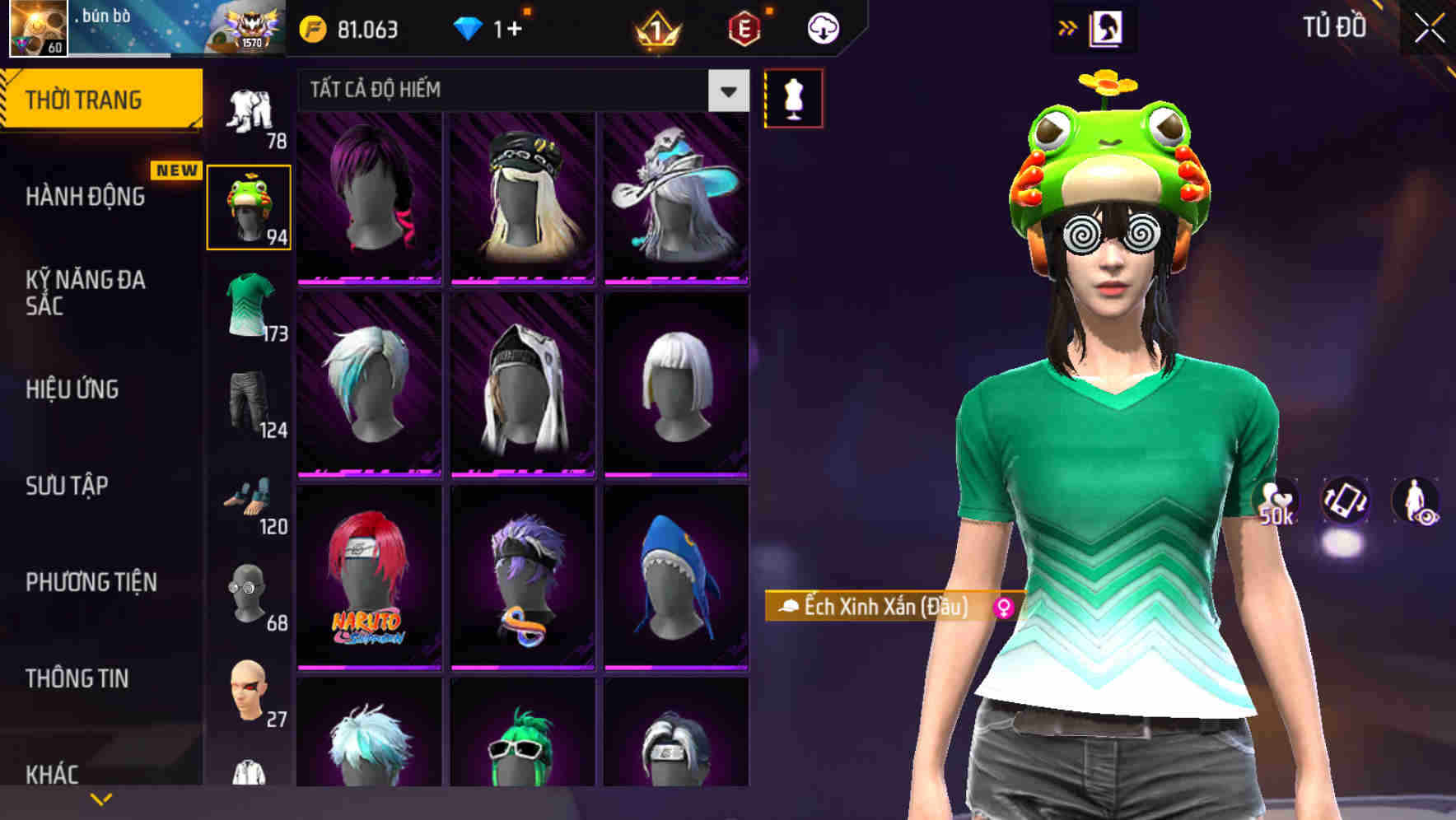Click the character full-view preview eye icon

tap(1414, 501)
